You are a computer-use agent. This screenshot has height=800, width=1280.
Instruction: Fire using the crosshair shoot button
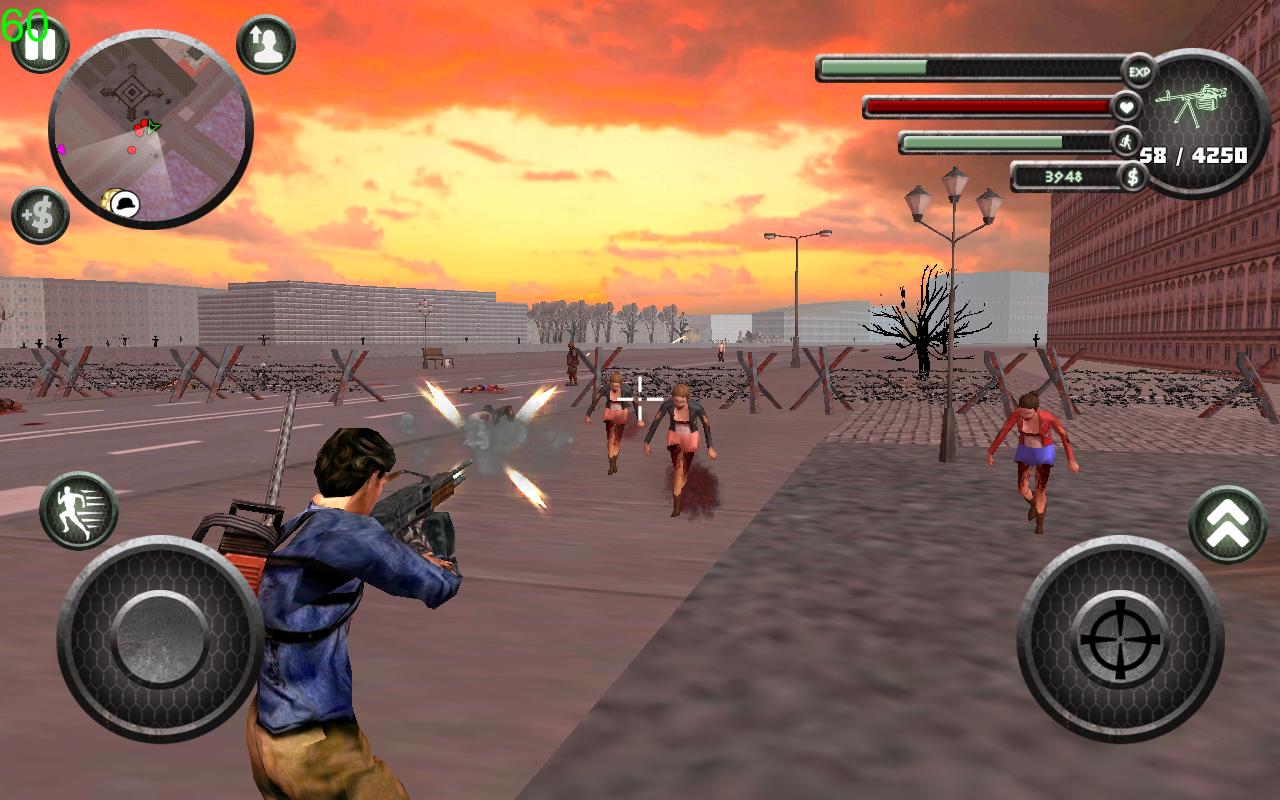[1121, 638]
